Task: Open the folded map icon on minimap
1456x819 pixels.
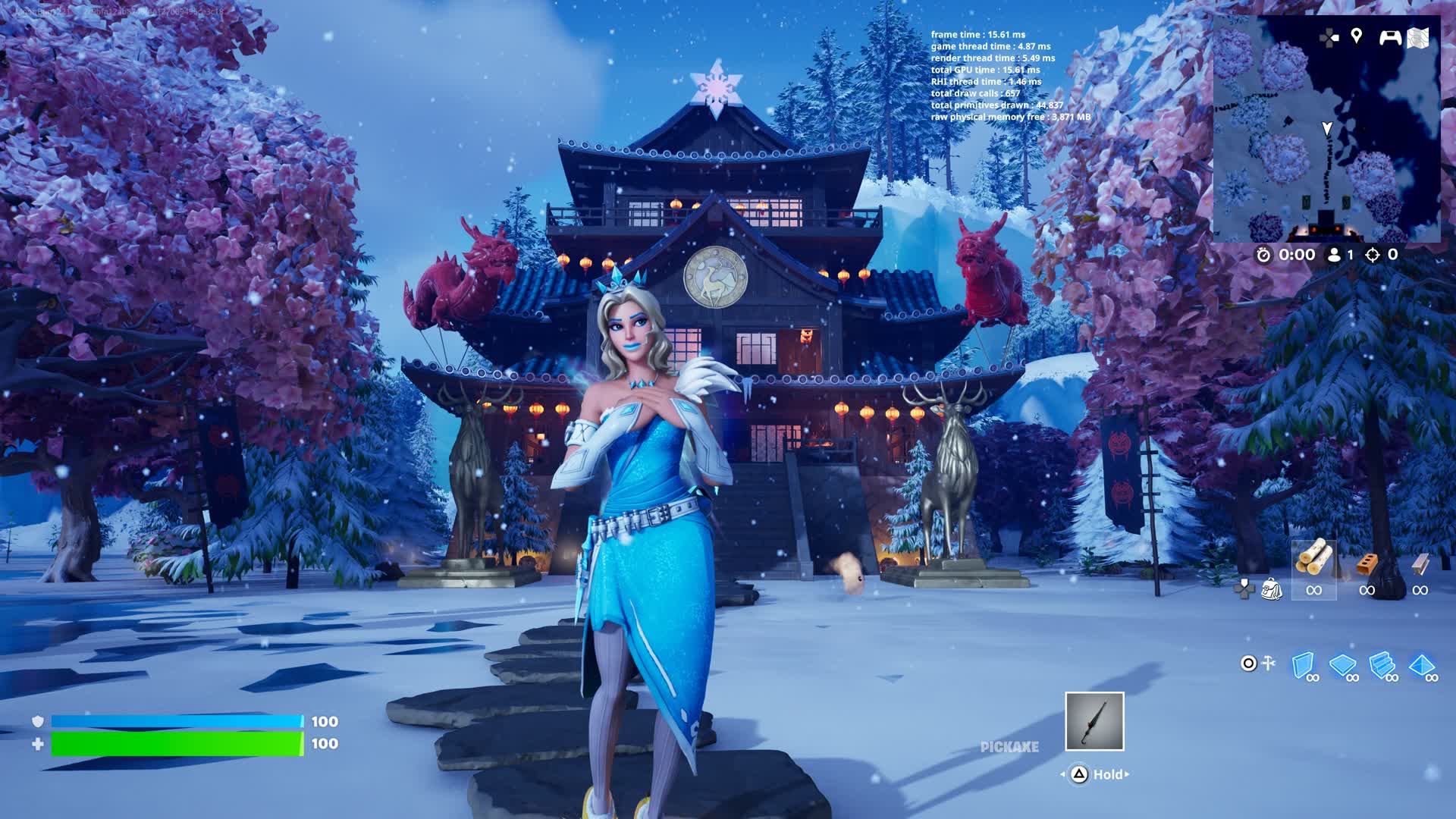Action: tap(1419, 37)
